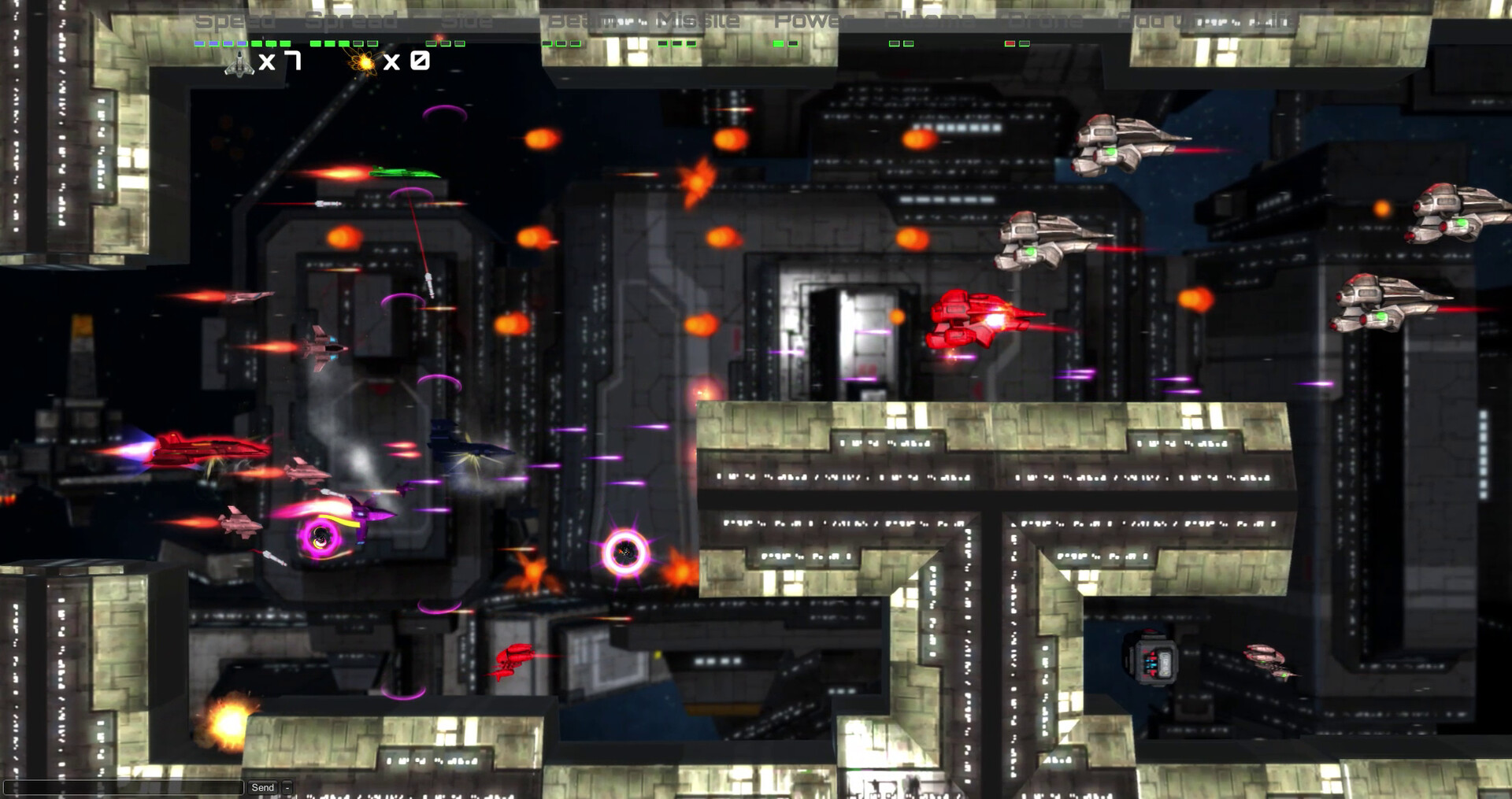This screenshot has width=1512, height=799.
Task: Click the orange bomb icon beside x0
Action: (x=361, y=63)
